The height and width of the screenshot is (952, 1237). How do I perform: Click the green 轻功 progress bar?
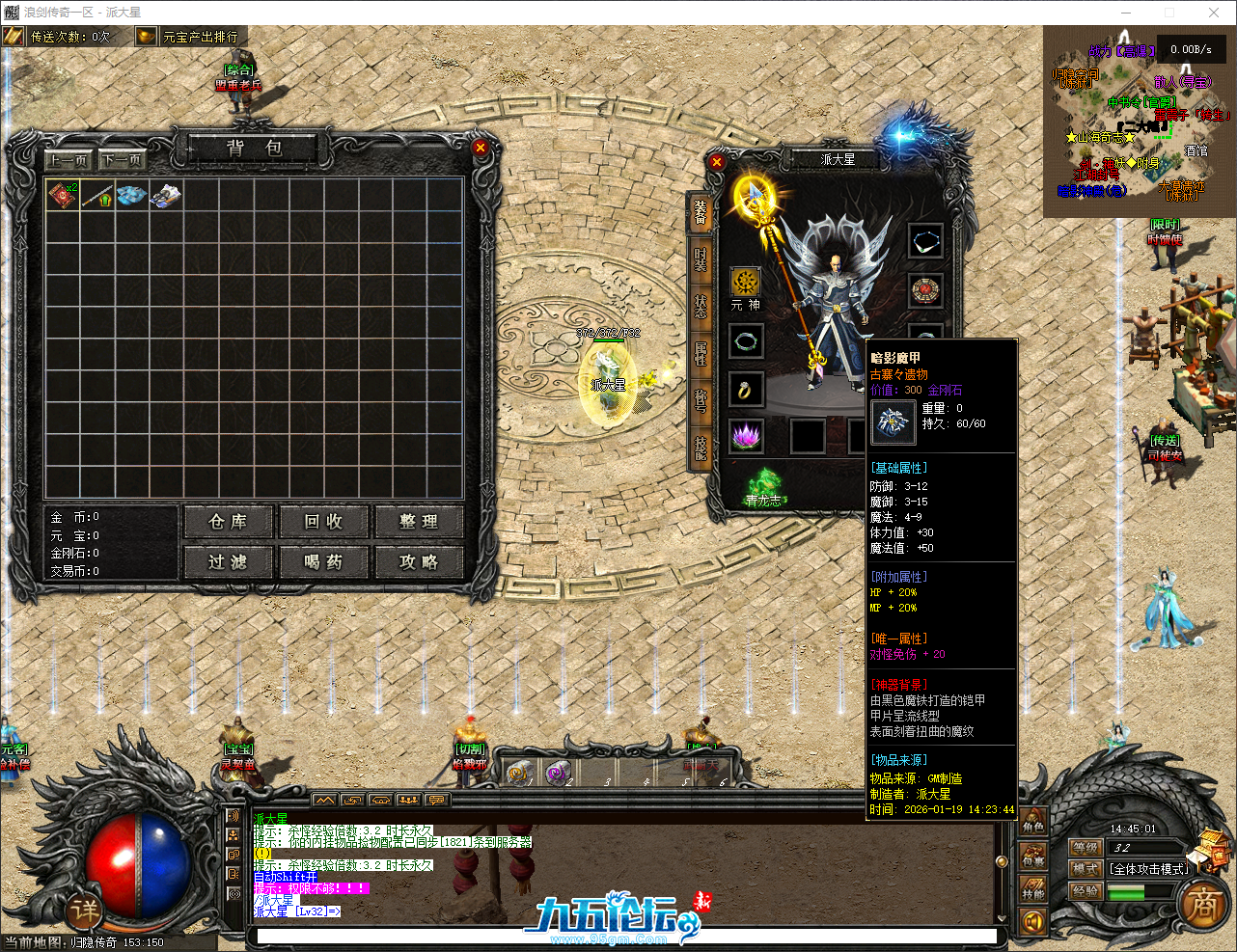1126,892
